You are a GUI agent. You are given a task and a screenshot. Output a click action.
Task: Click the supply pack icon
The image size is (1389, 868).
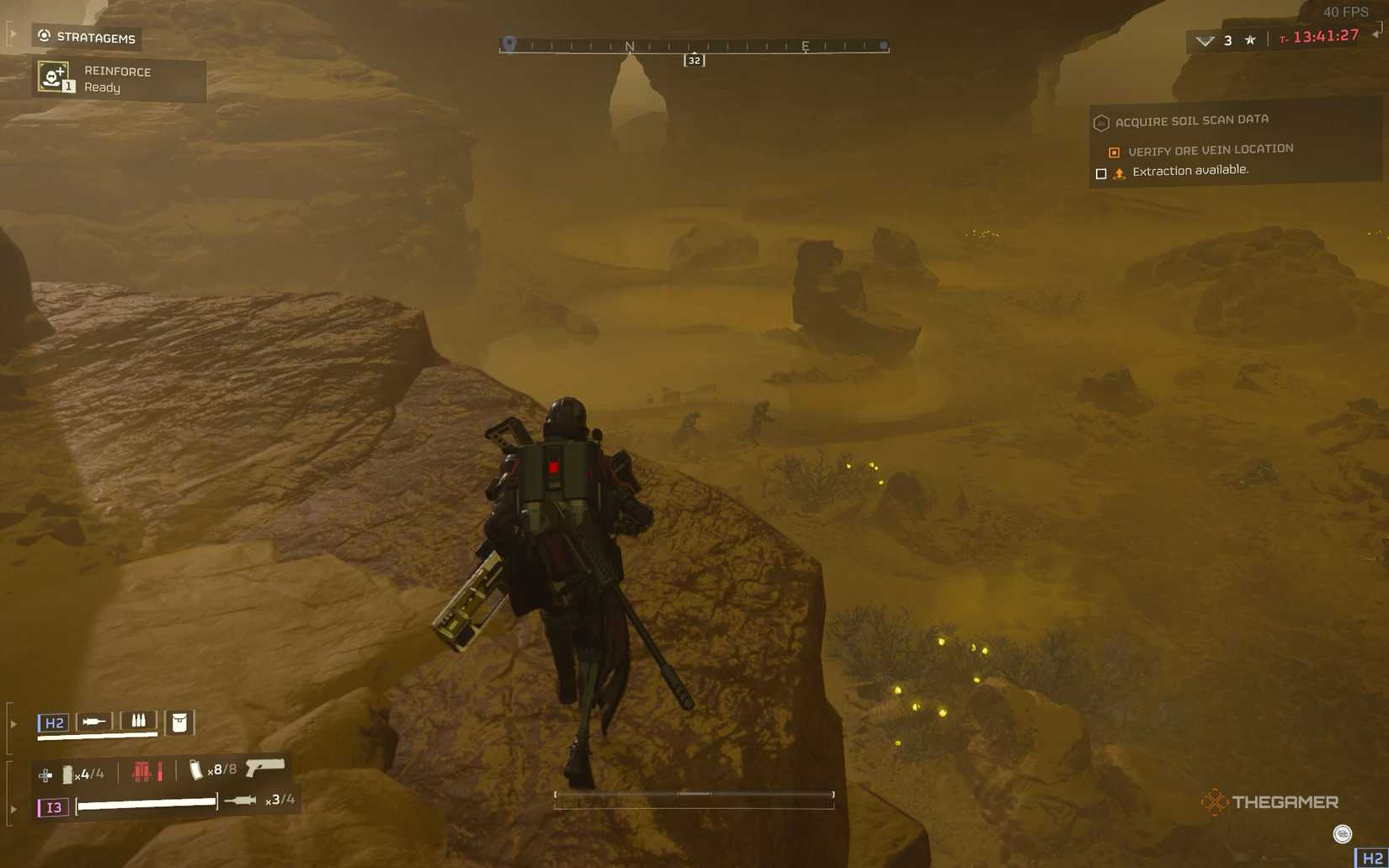(179, 722)
